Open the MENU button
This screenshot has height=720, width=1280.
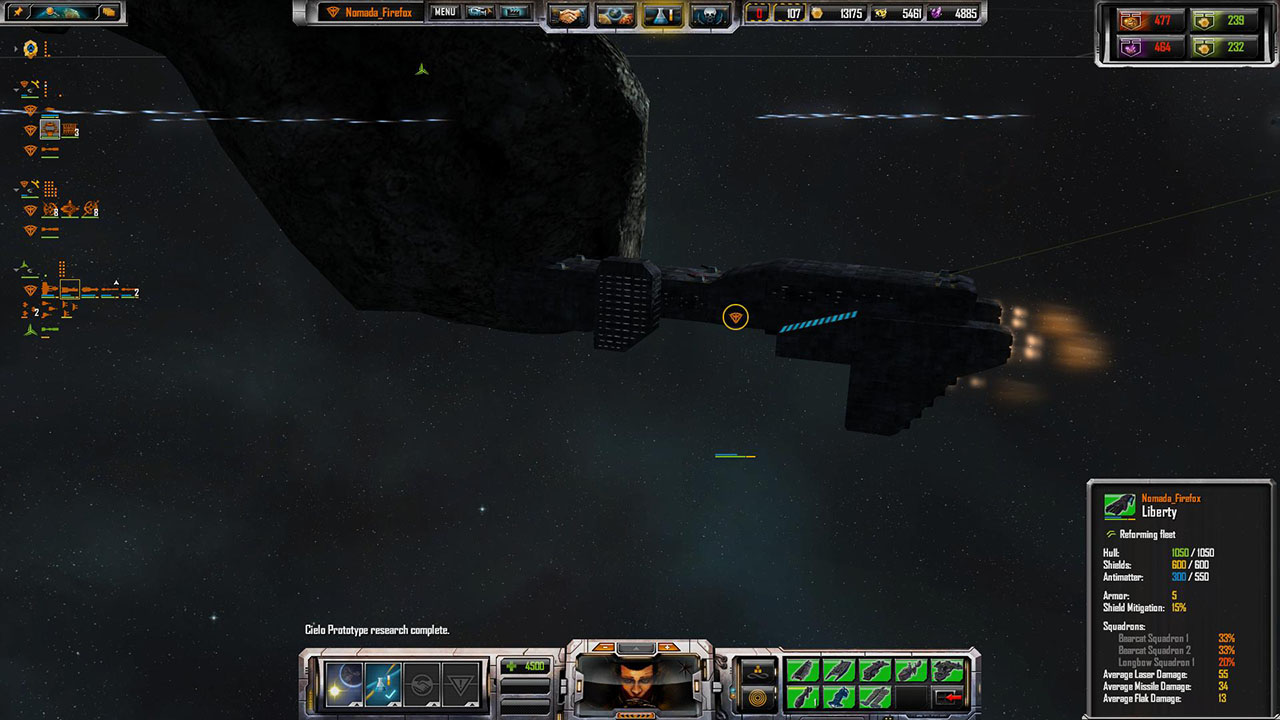(x=445, y=12)
